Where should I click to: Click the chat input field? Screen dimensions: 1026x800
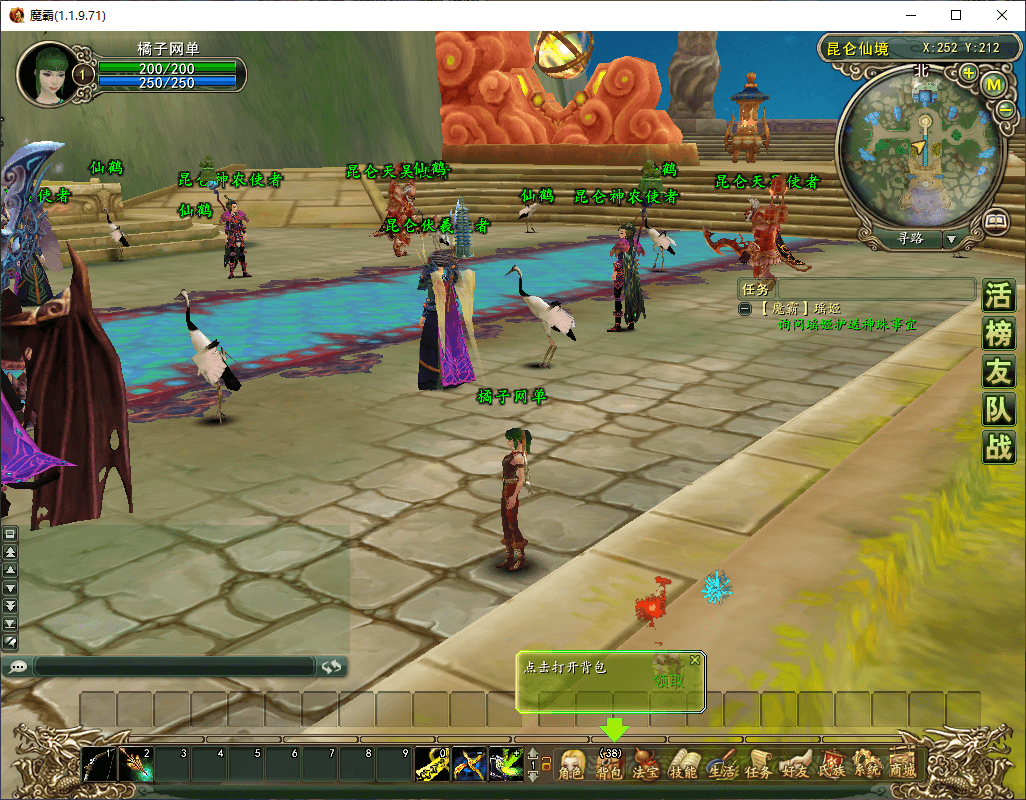point(175,666)
